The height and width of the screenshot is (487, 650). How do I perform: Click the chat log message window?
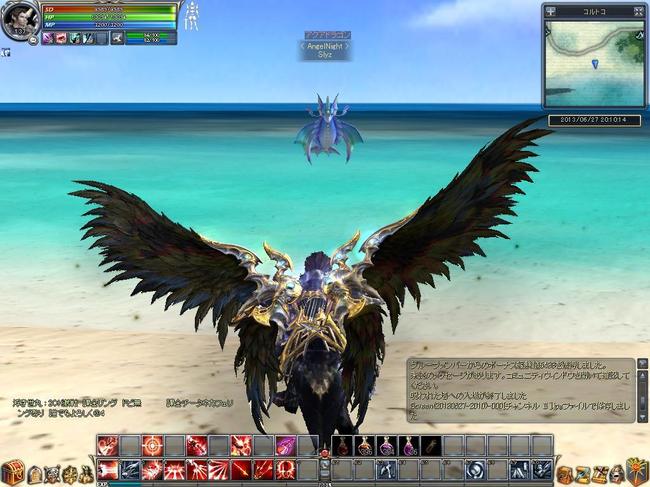[520, 390]
